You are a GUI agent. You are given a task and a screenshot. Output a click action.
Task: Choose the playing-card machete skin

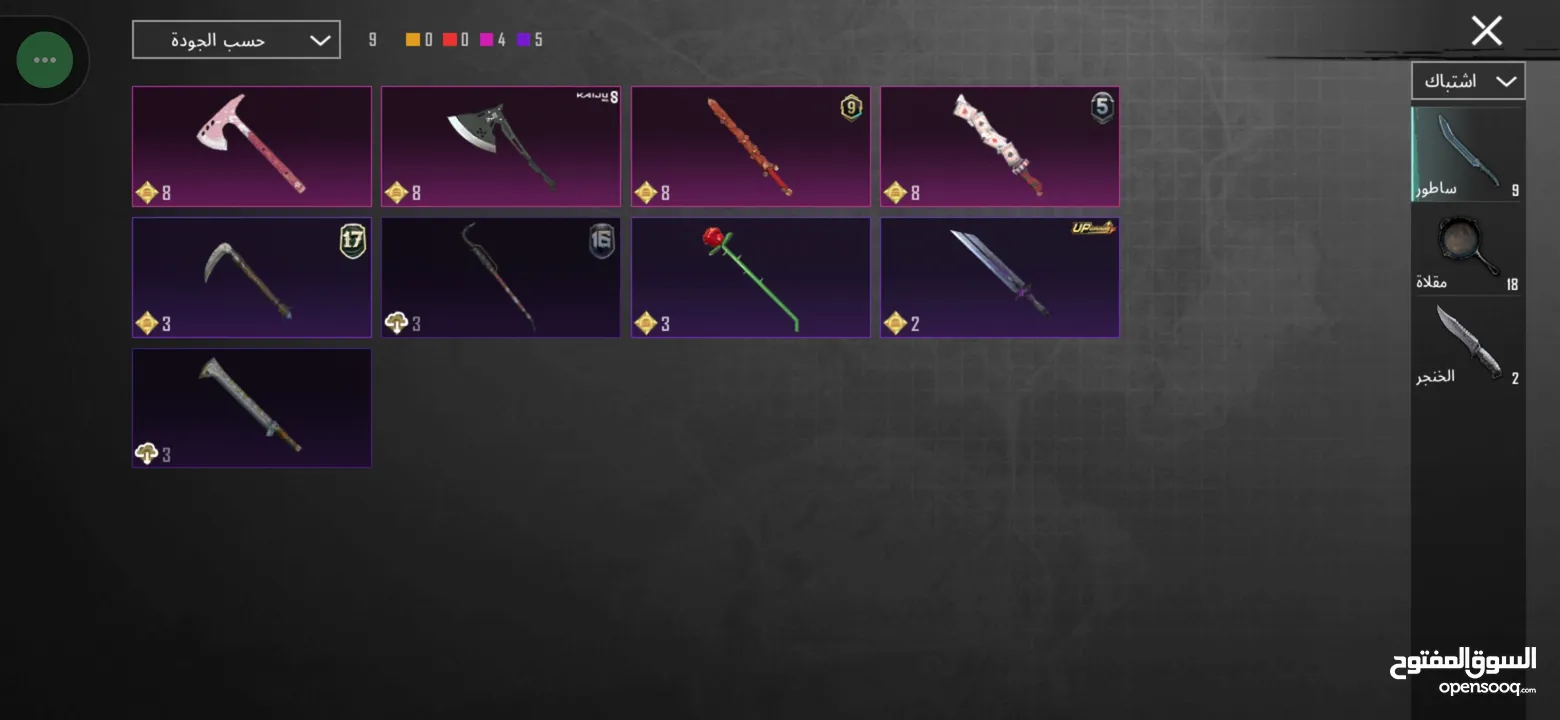(x=999, y=146)
